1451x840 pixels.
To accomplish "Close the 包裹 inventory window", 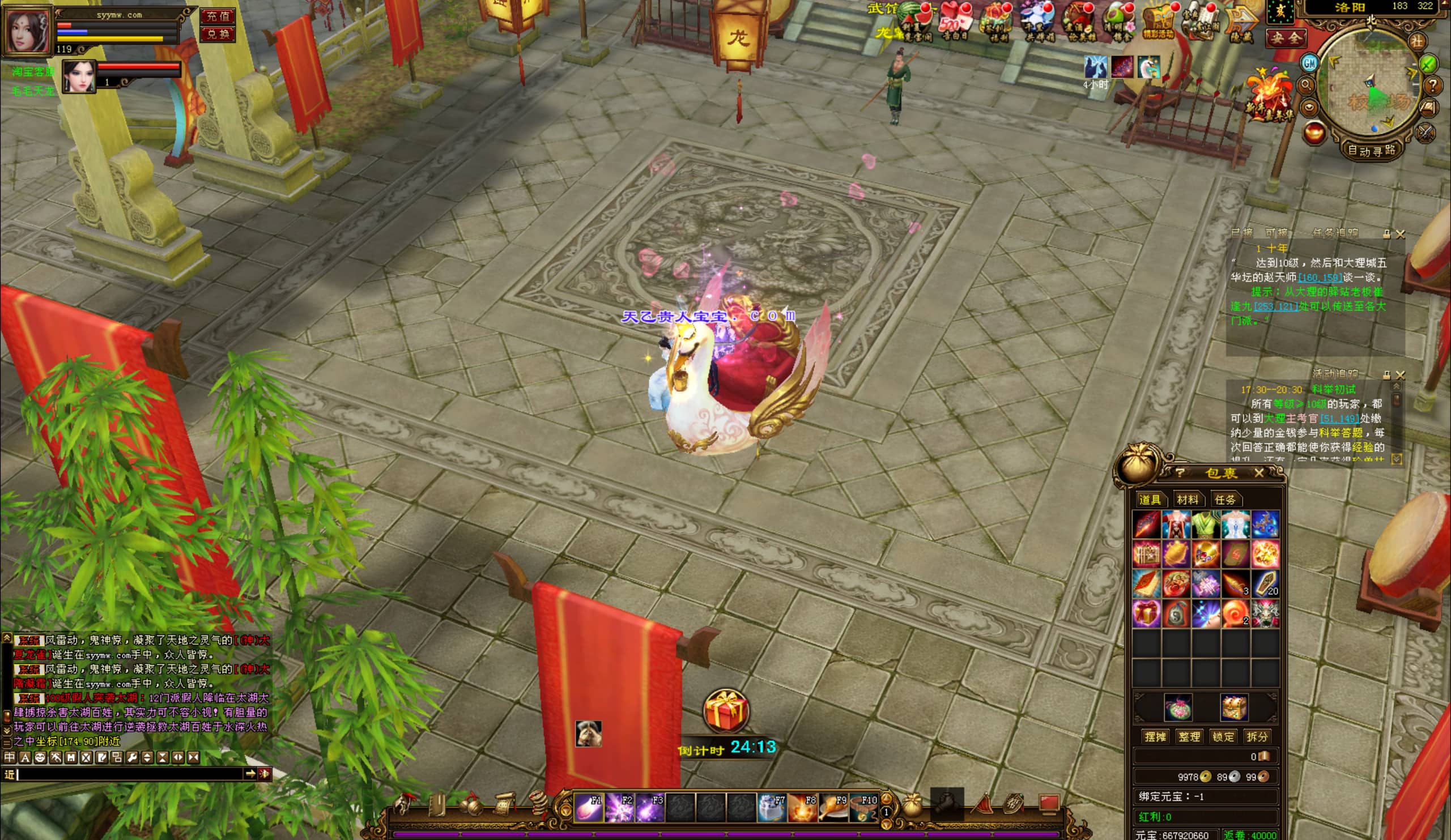I will click(1259, 473).
